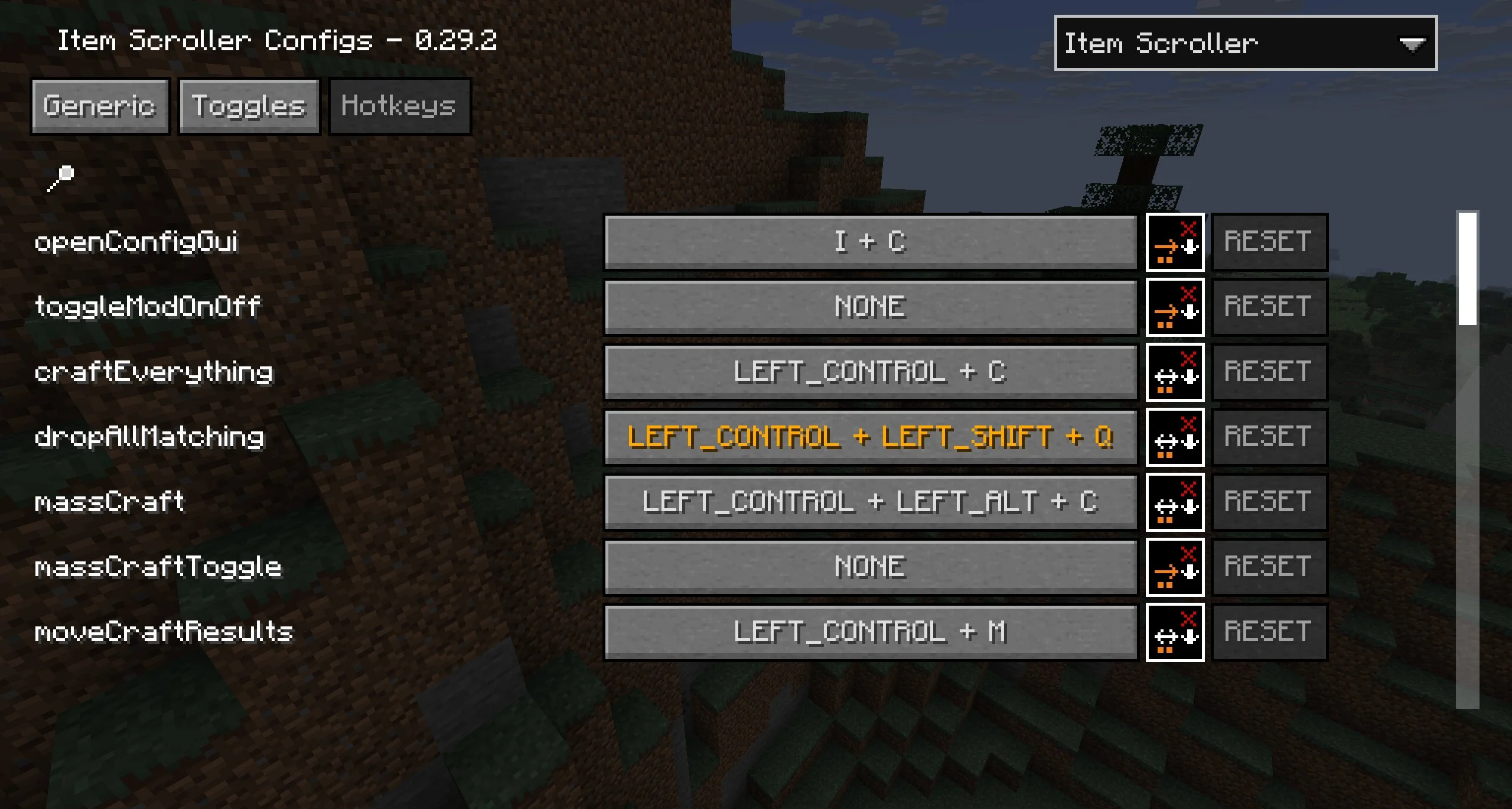This screenshot has height=809, width=1512.
Task: Reset the massCraft hotkey
Action: pyautogui.click(x=1269, y=502)
